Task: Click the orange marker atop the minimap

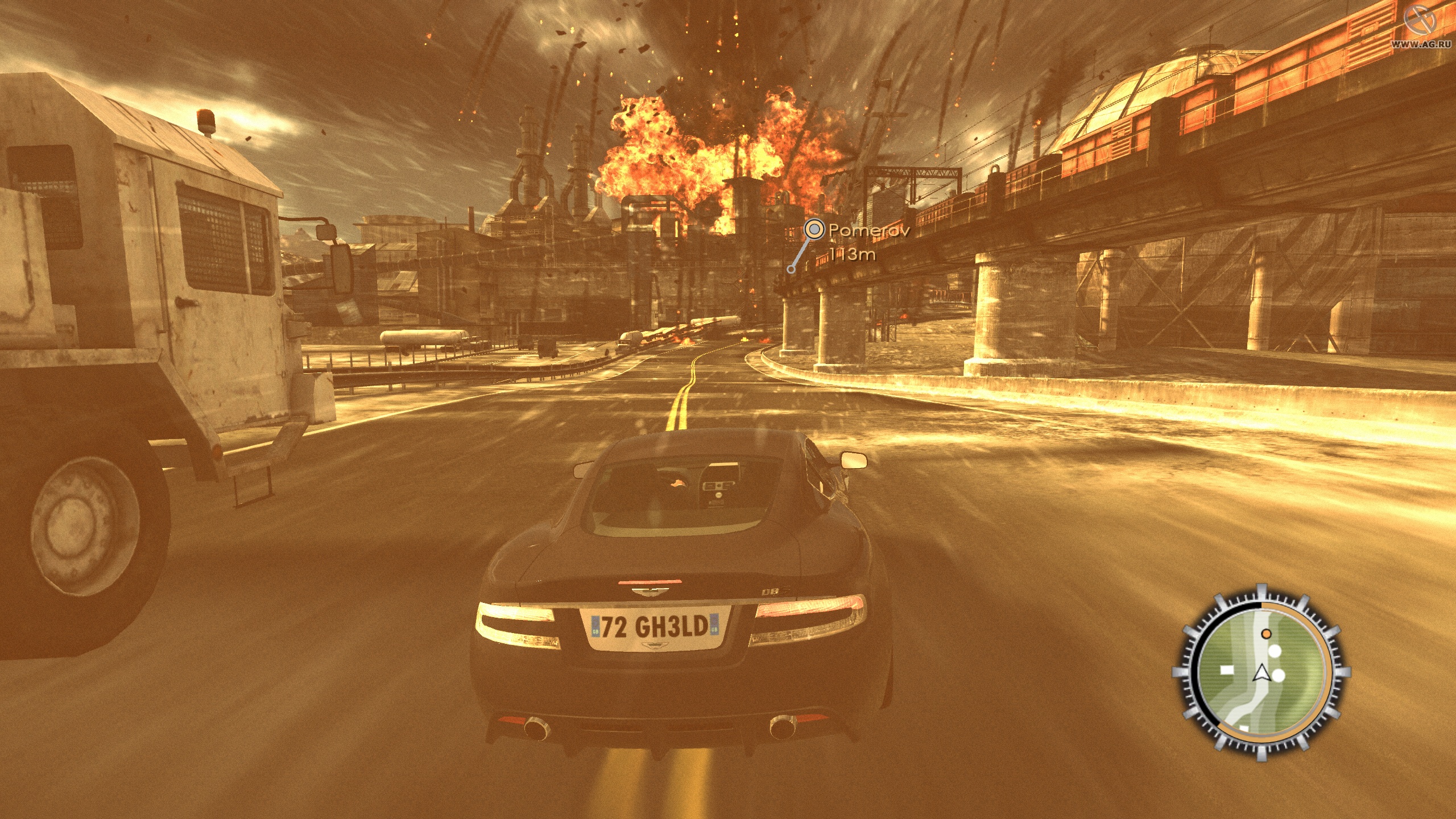Action: (x=1267, y=634)
